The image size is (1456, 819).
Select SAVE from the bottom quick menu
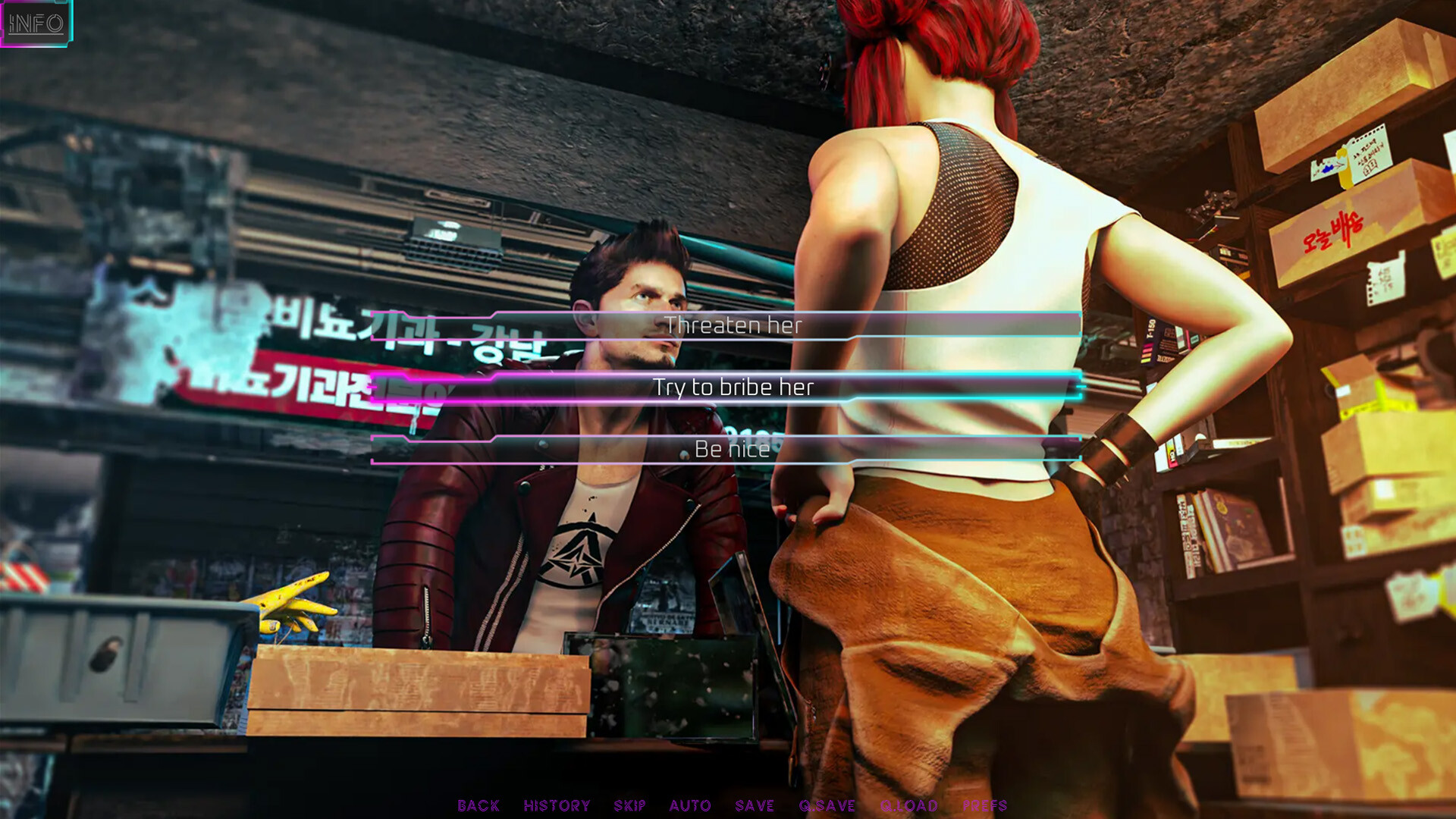pyautogui.click(x=755, y=805)
